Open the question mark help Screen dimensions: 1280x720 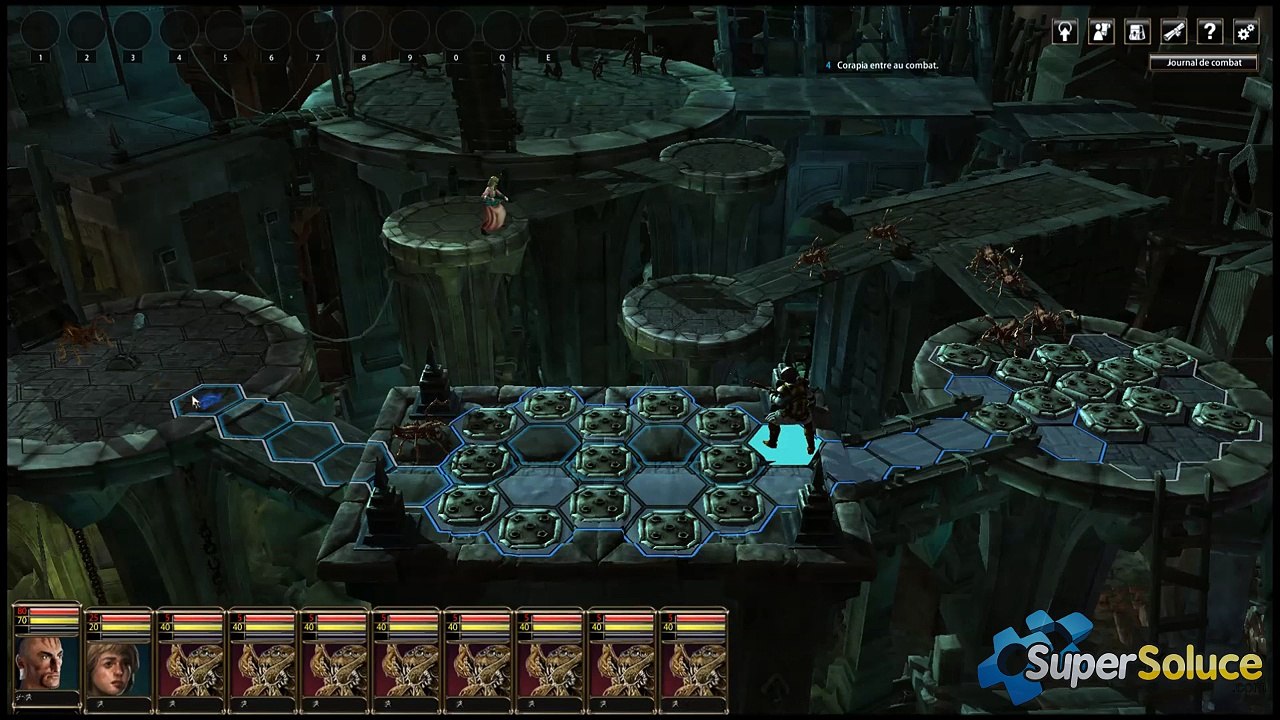(1210, 32)
